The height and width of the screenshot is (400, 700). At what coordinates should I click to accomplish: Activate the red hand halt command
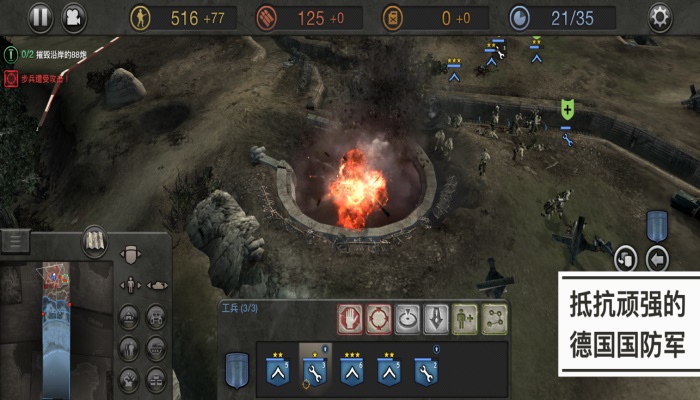click(x=350, y=318)
